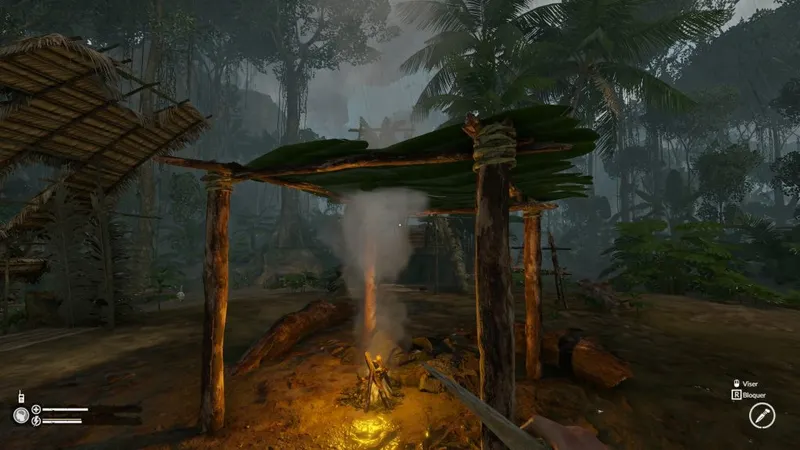Select the walkie-talkie icon
This screenshot has width=800, height=450.
pos(21,396)
